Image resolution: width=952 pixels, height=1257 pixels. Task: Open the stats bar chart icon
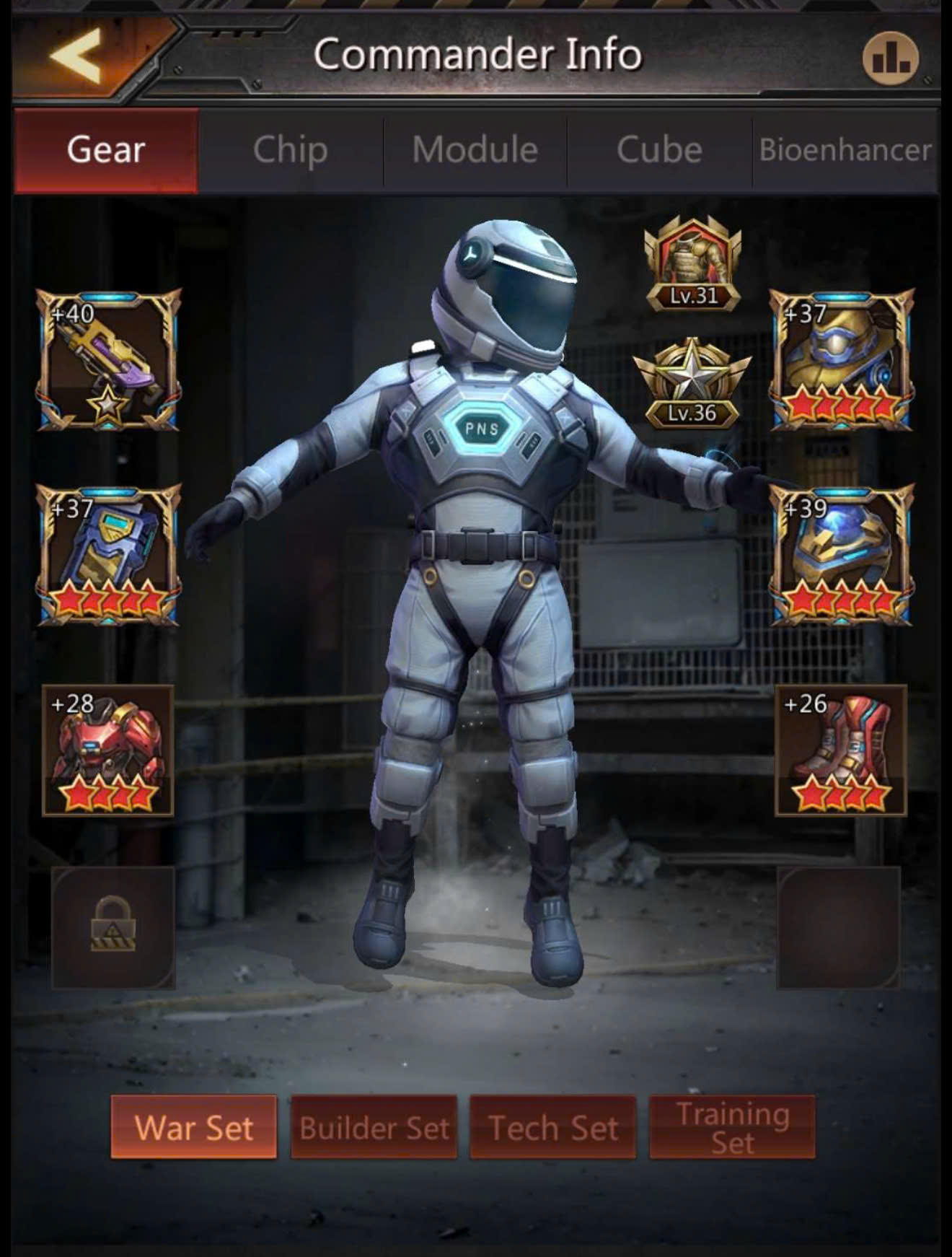point(891,58)
